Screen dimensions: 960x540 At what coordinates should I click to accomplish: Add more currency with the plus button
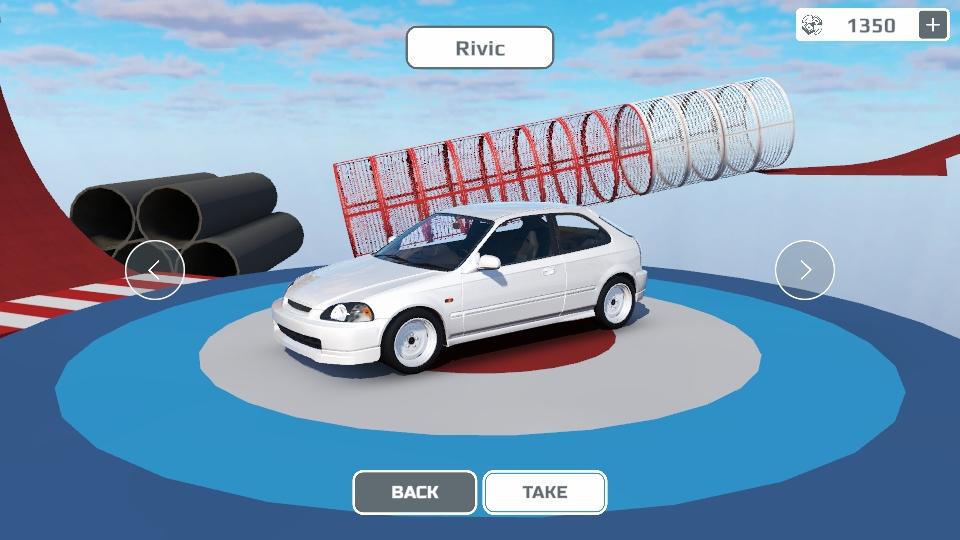point(933,25)
